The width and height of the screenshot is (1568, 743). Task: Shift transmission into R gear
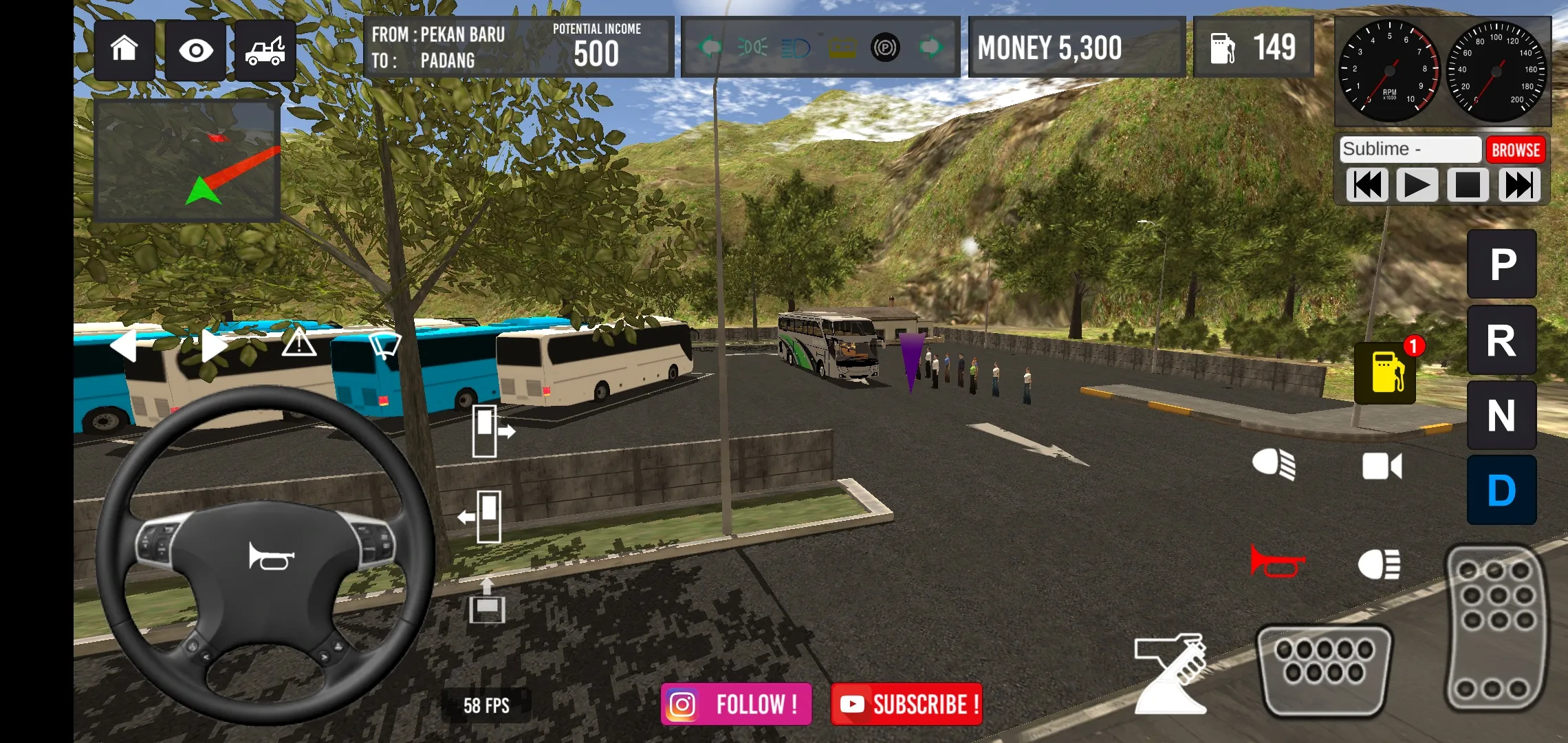[1501, 340]
